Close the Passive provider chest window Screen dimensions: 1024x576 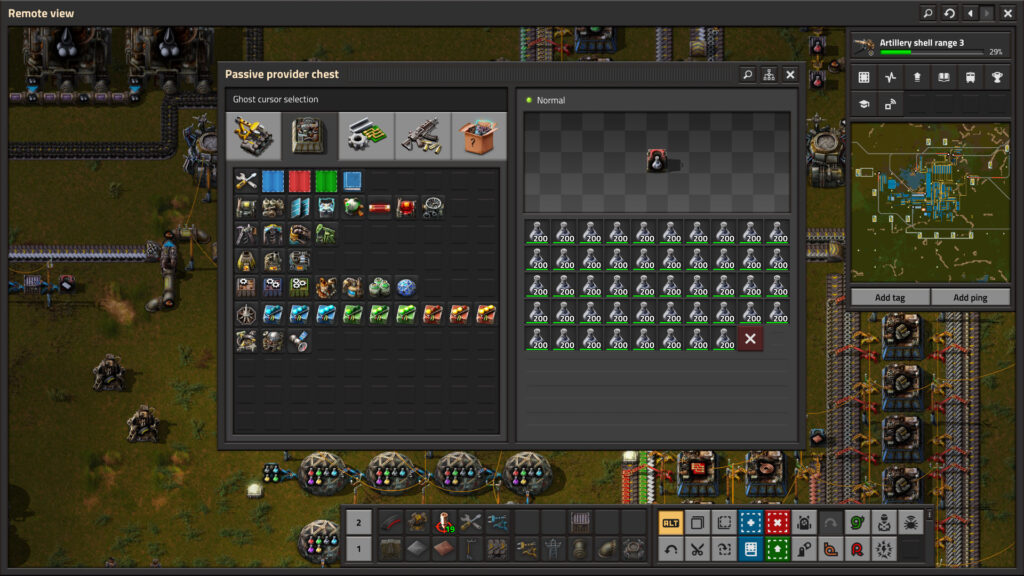point(790,75)
